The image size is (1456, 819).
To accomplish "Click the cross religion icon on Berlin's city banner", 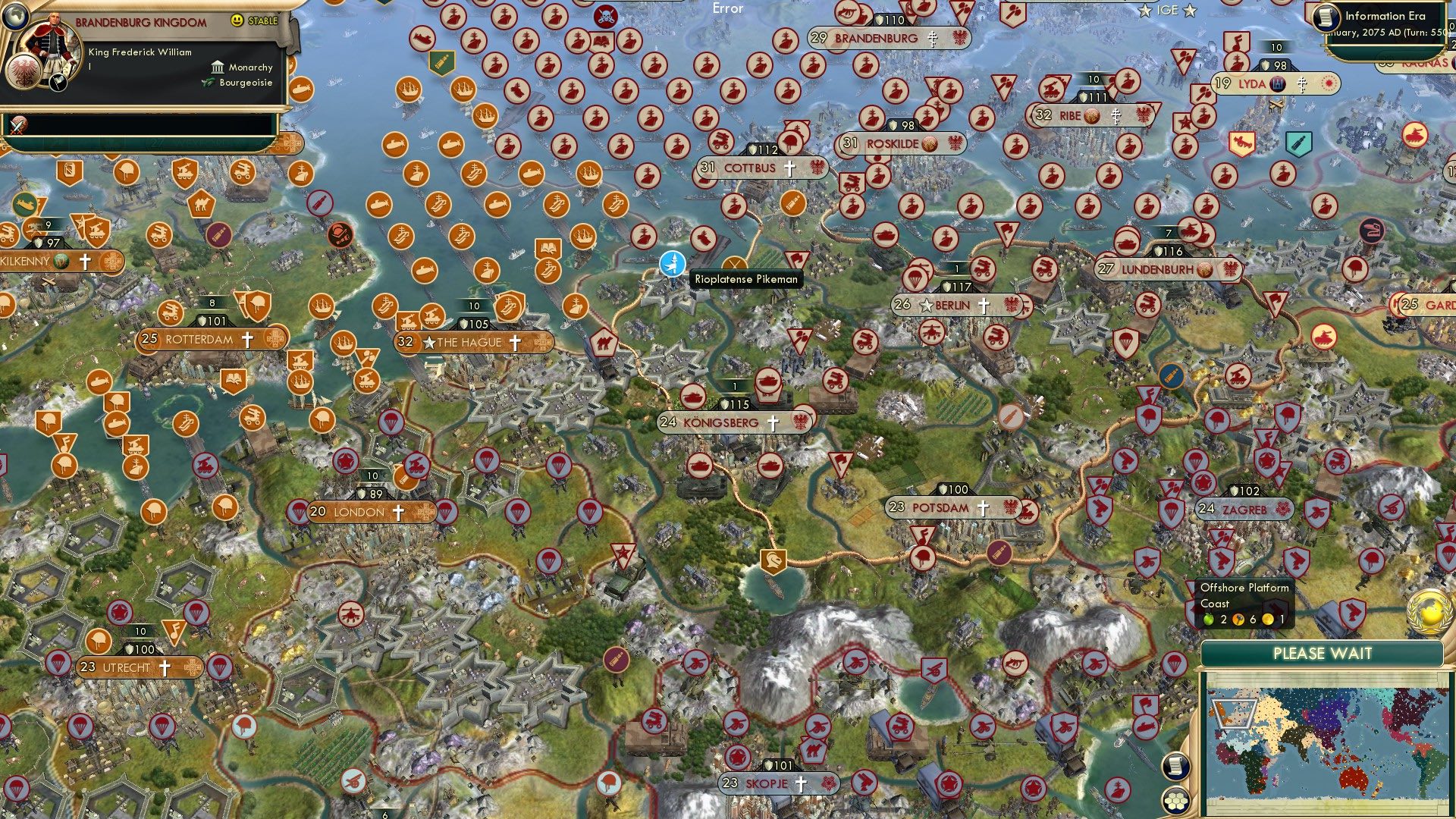I will (983, 305).
